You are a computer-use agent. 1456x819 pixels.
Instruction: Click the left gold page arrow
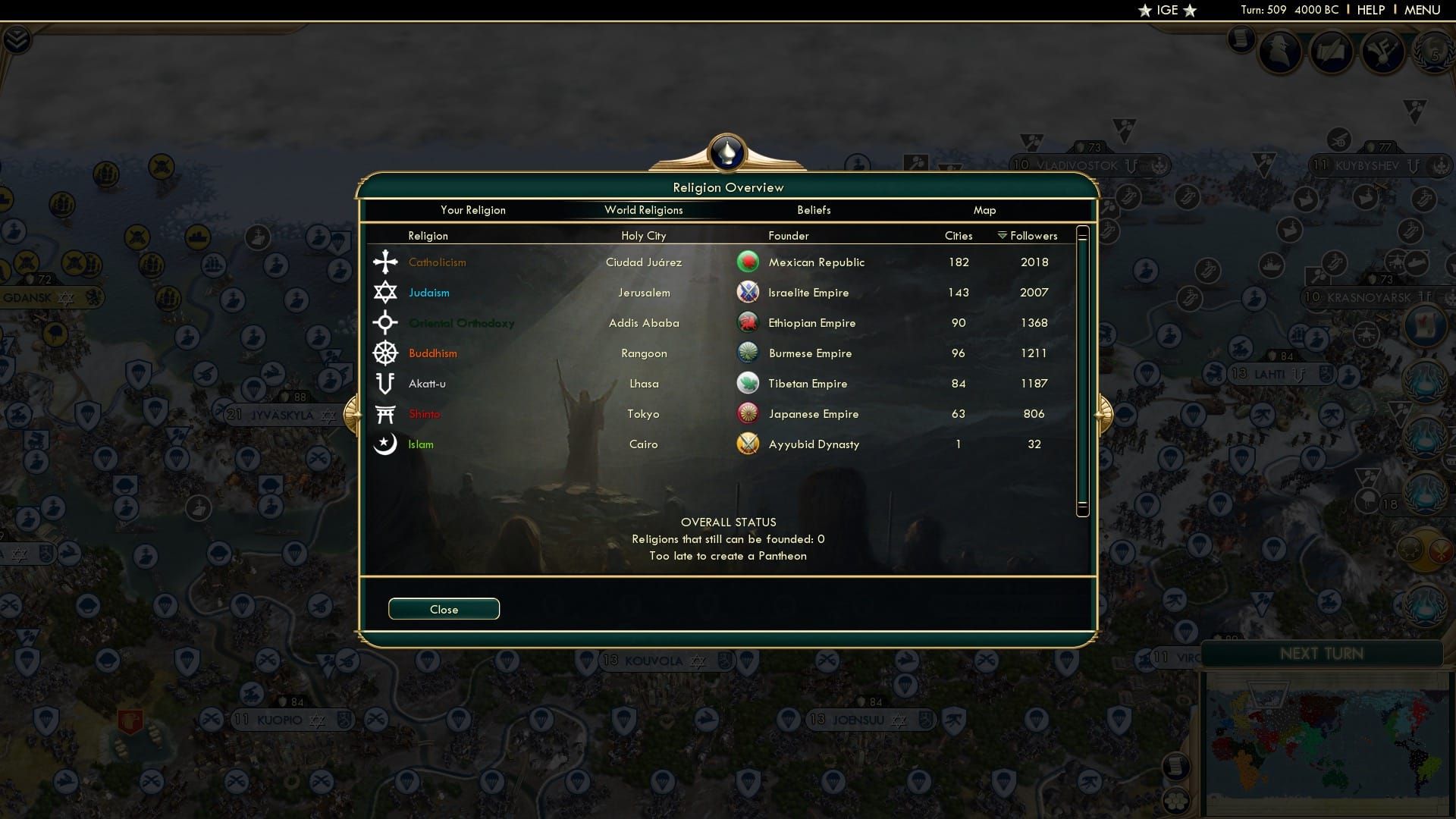[x=352, y=414]
